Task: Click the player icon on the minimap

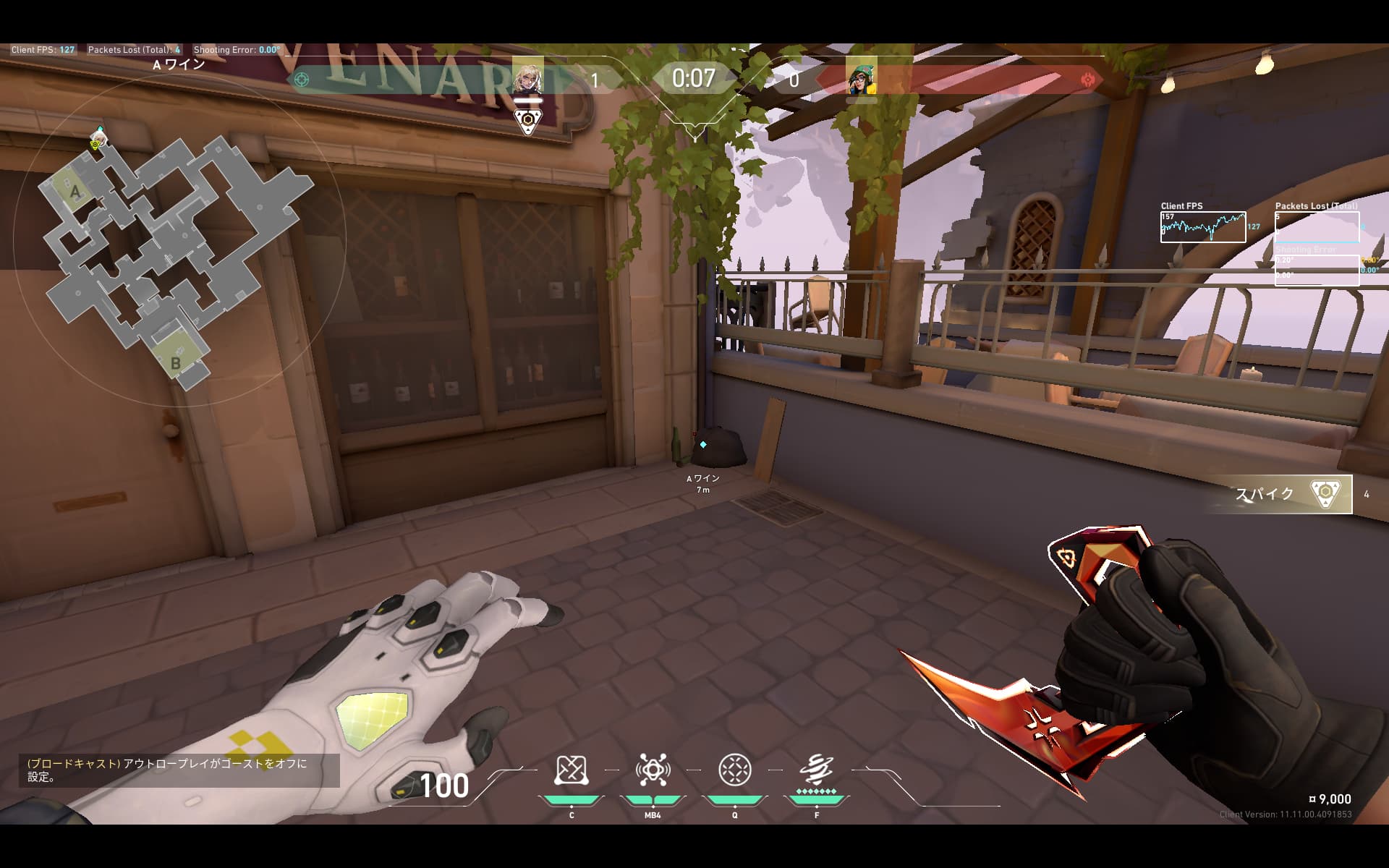Action: coord(97,139)
